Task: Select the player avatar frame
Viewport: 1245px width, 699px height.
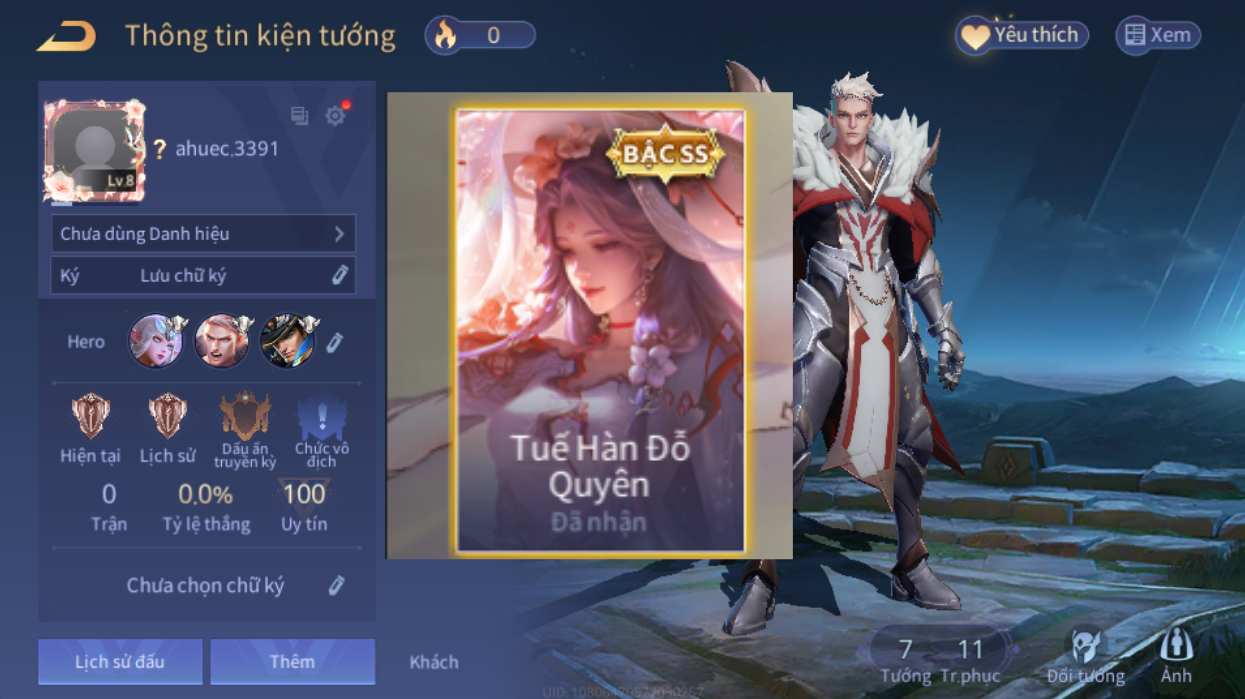Action: [94, 150]
